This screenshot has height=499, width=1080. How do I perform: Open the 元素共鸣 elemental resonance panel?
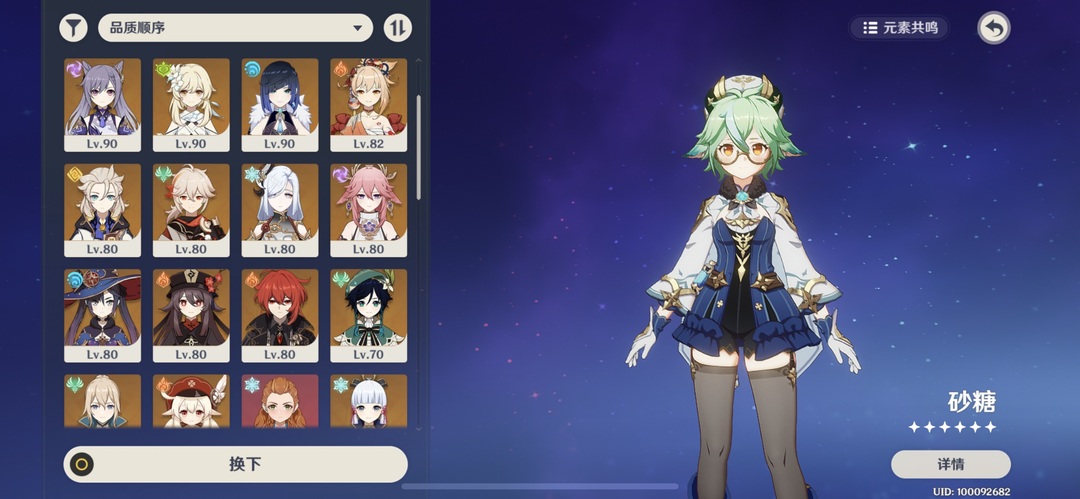(900, 28)
